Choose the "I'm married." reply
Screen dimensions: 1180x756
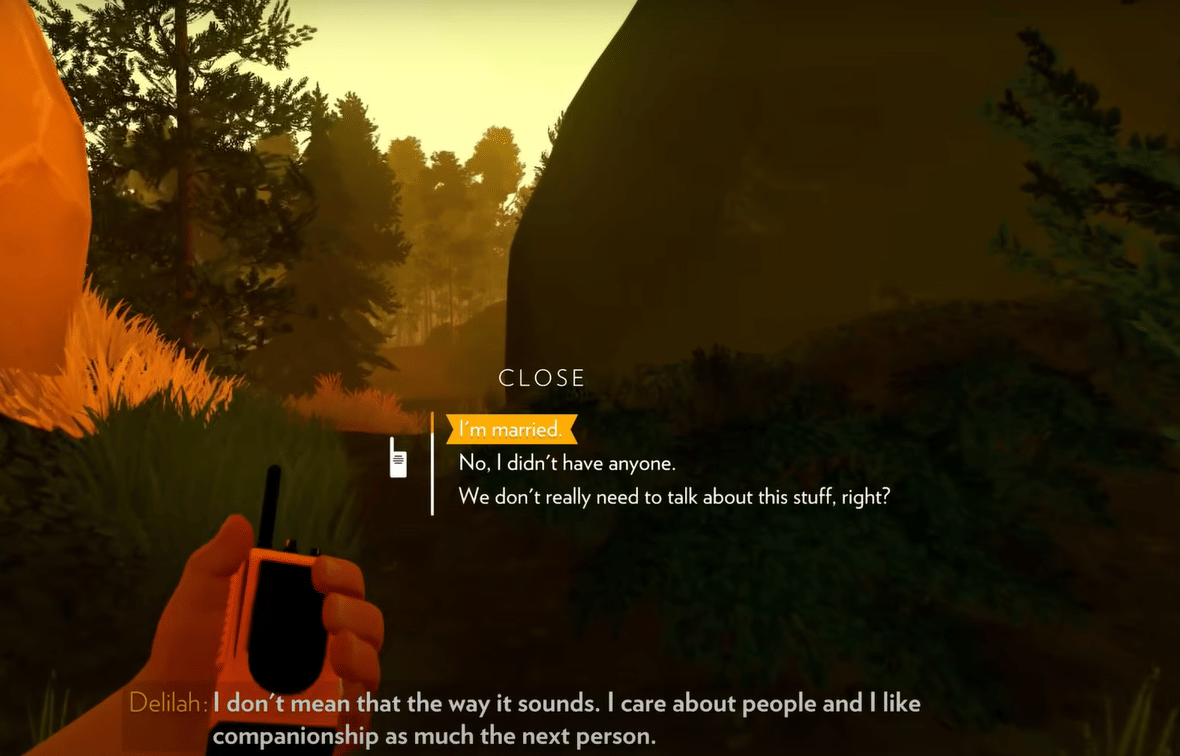pyautogui.click(x=511, y=430)
